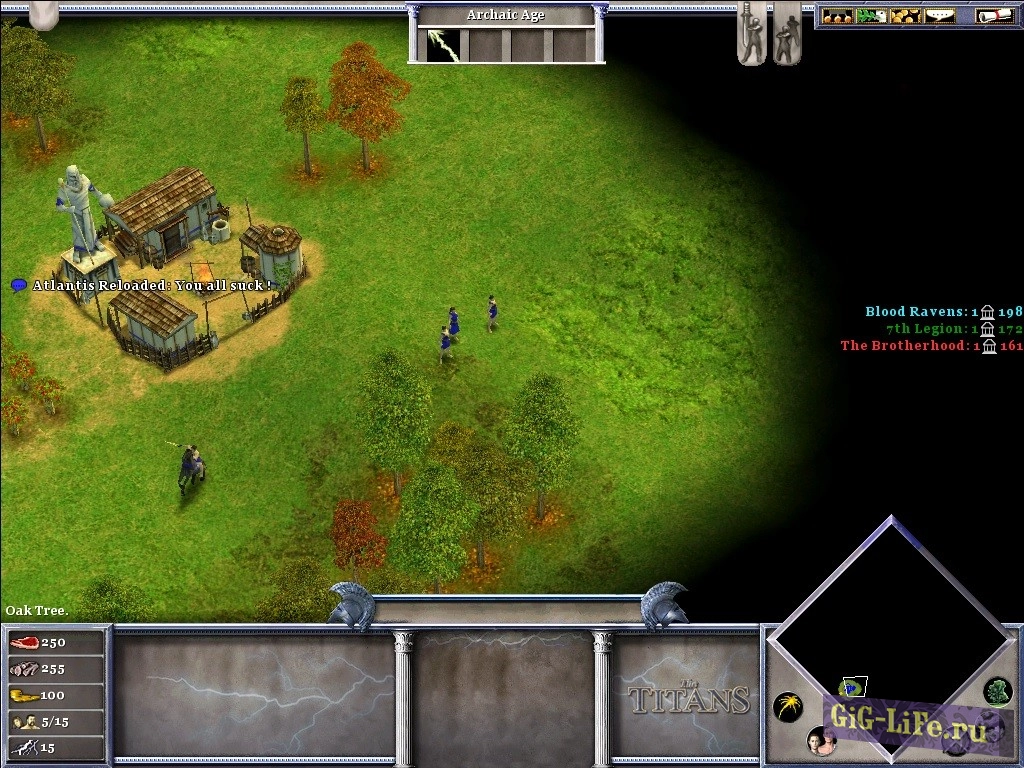Open the tech tree menu icon

coord(837,16)
